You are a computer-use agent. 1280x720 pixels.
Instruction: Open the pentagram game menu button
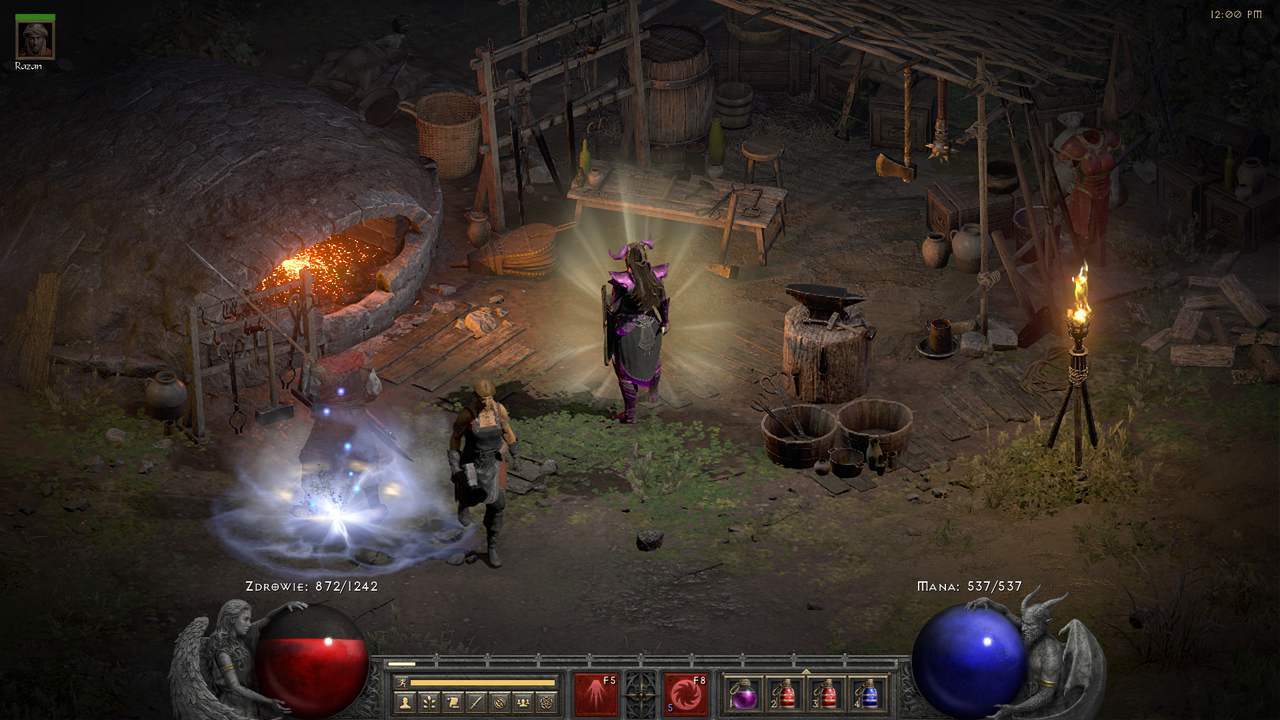pos(546,702)
